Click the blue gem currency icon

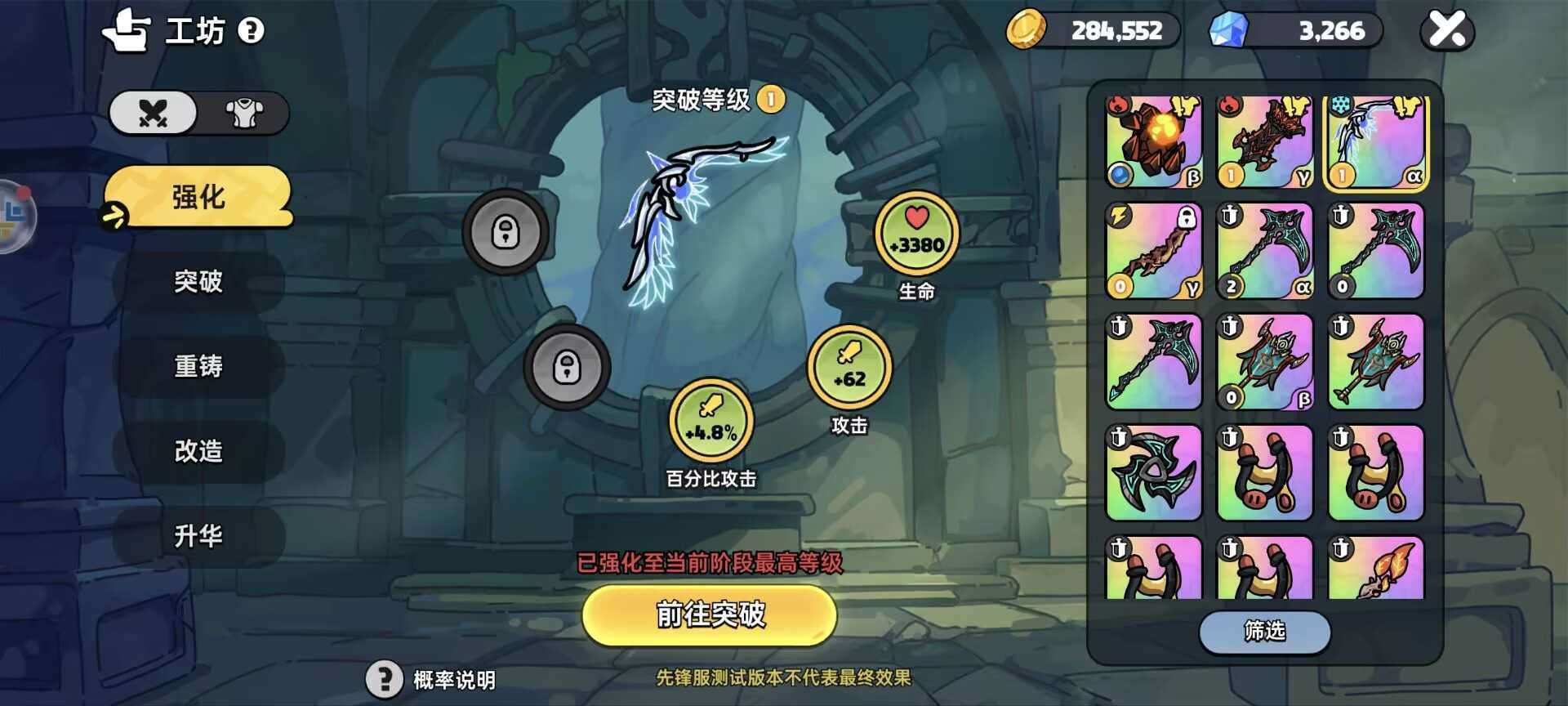pos(1232,29)
